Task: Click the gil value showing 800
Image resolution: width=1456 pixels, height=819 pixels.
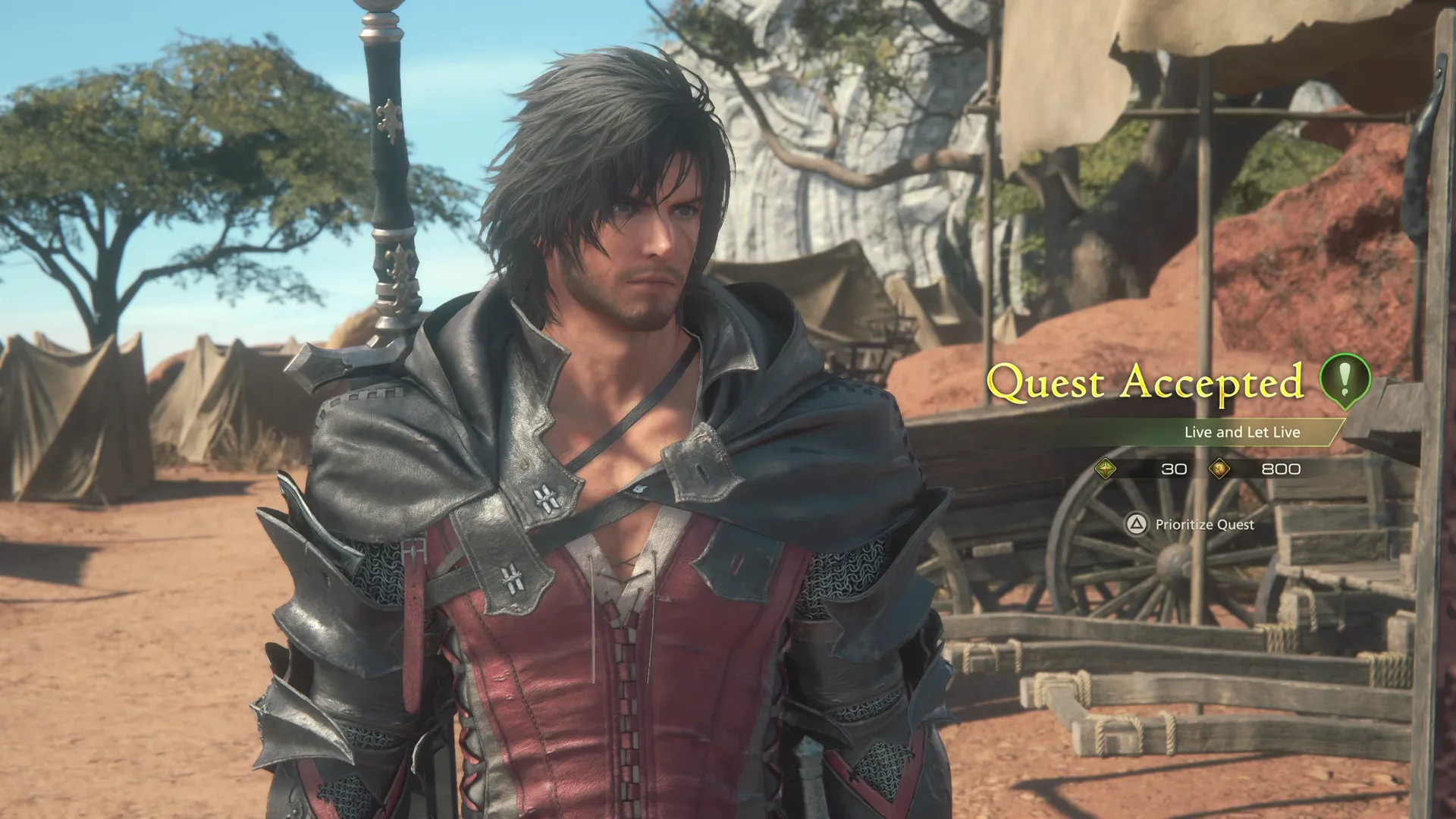Action: (1281, 469)
